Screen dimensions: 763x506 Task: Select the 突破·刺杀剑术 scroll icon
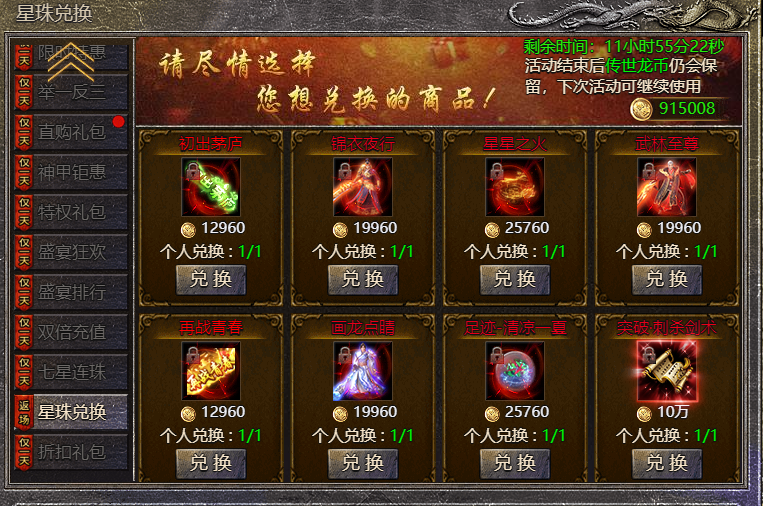pyautogui.click(x=667, y=371)
